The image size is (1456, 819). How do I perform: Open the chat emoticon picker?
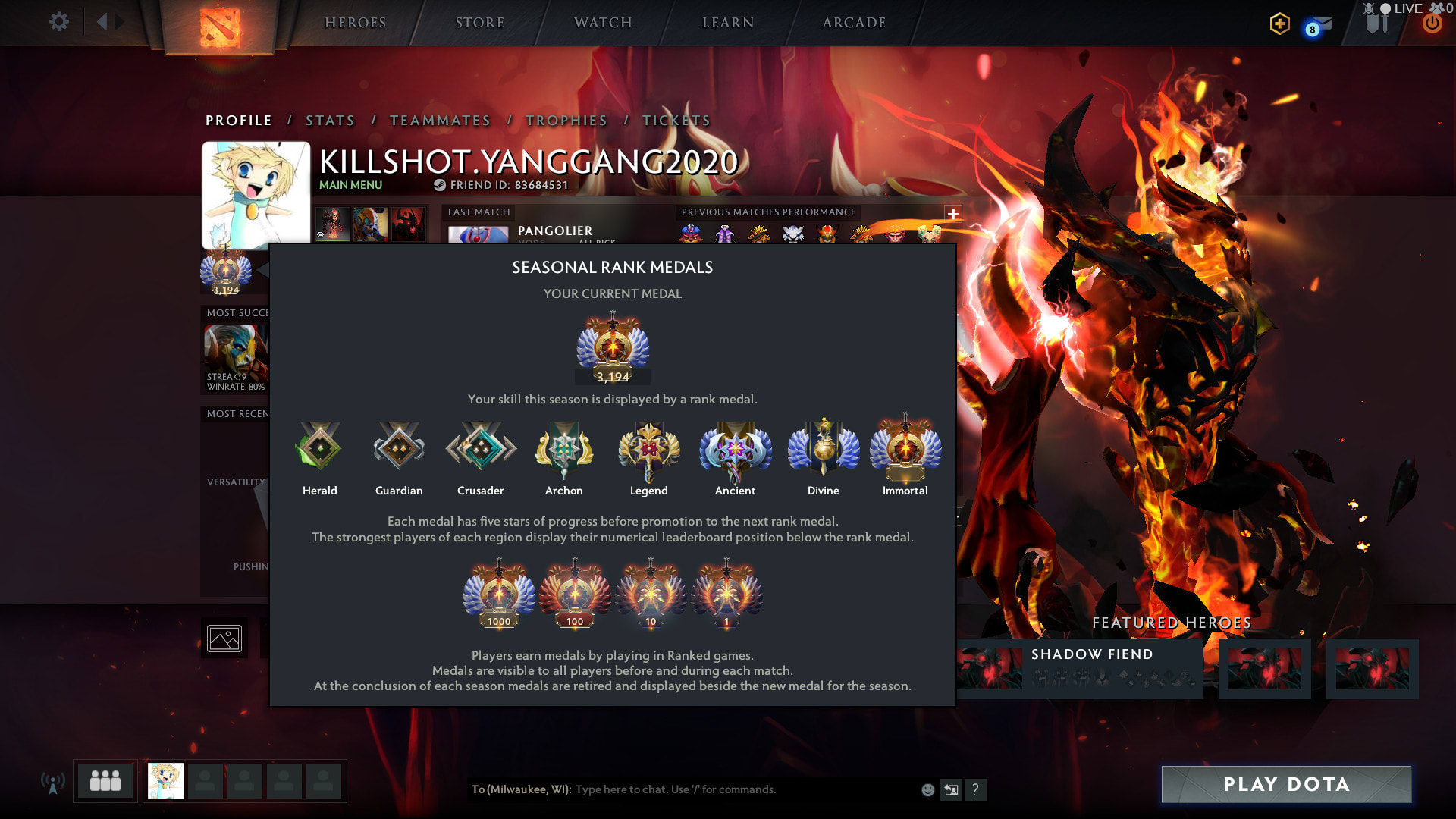click(x=927, y=790)
